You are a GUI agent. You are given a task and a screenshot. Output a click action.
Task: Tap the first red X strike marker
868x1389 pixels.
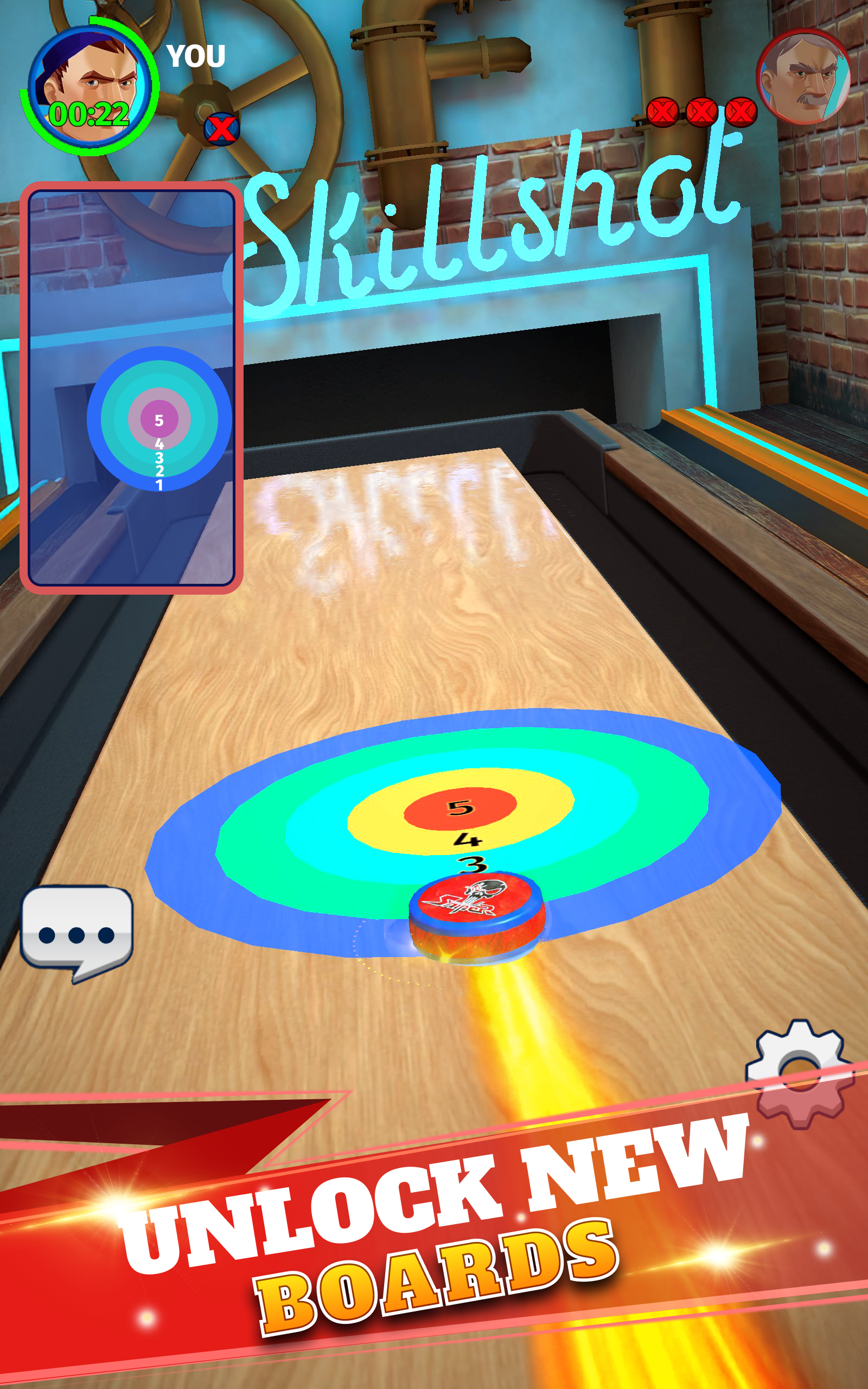(663, 112)
